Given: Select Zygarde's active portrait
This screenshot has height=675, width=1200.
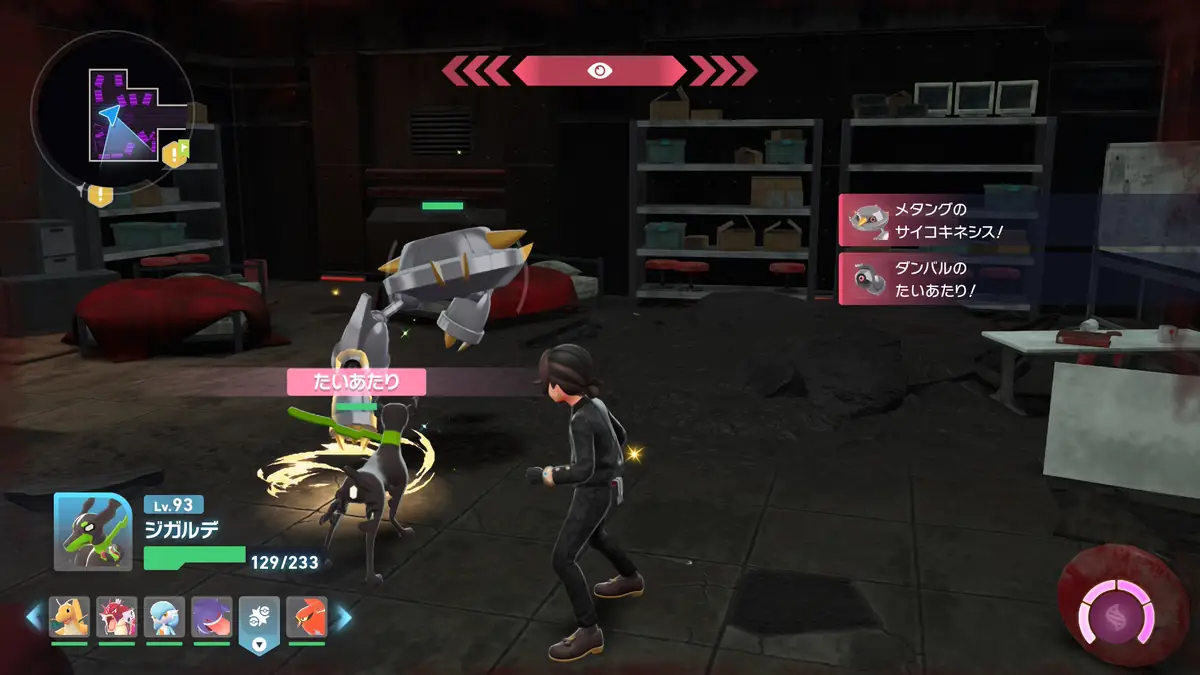Looking at the screenshot, I should point(93,531).
